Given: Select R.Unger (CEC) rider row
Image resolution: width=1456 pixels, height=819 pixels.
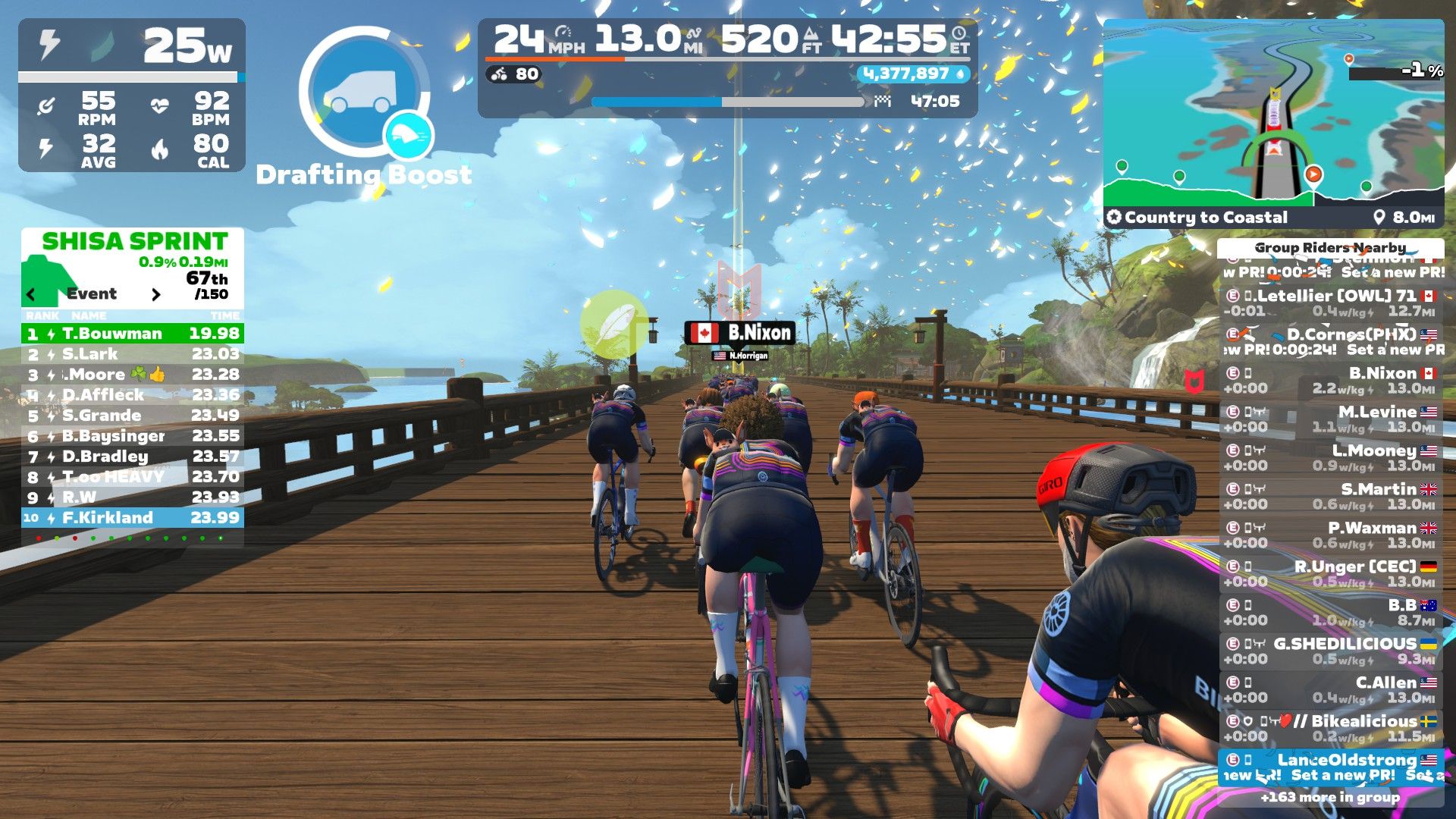Looking at the screenshot, I should coord(1331,574).
